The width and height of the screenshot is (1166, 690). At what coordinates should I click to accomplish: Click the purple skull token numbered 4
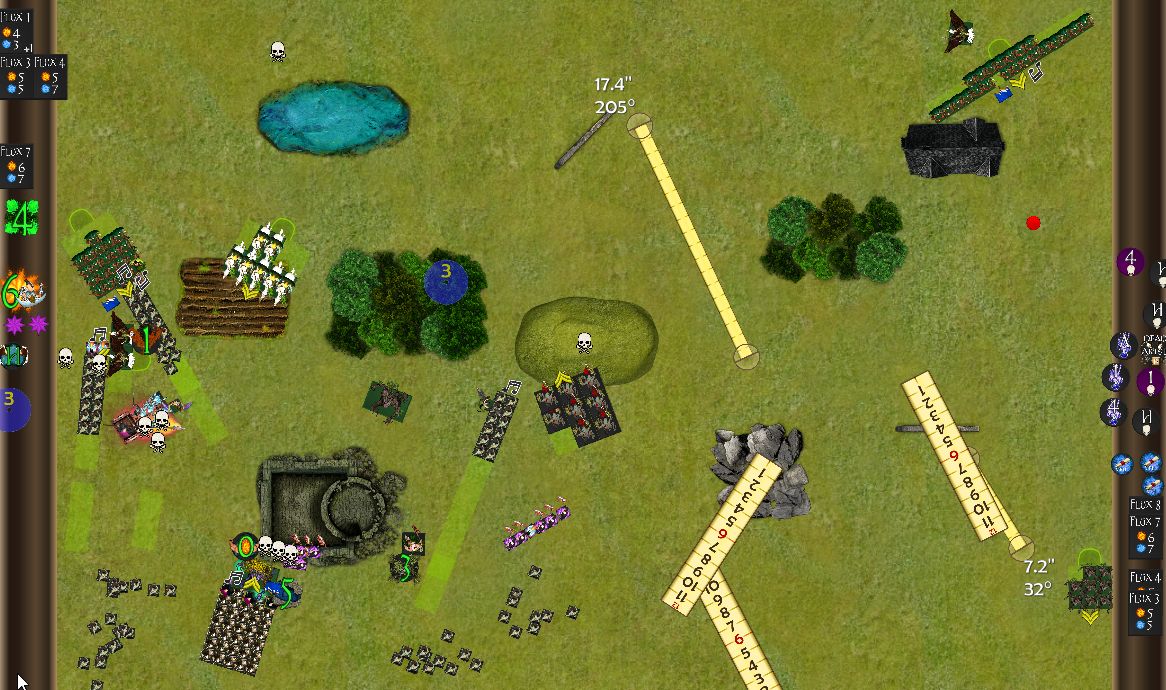(1130, 263)
